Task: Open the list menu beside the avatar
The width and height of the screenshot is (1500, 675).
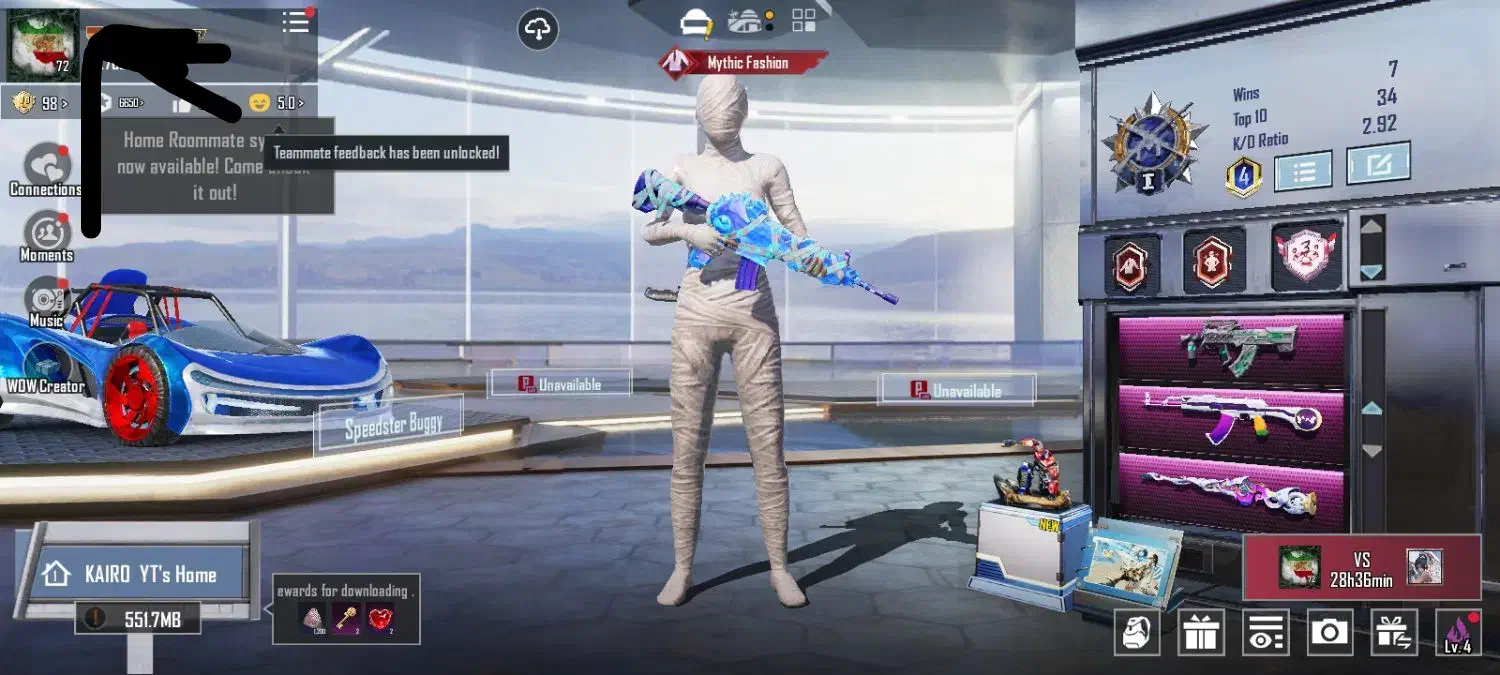Action: tap(296, 22)
